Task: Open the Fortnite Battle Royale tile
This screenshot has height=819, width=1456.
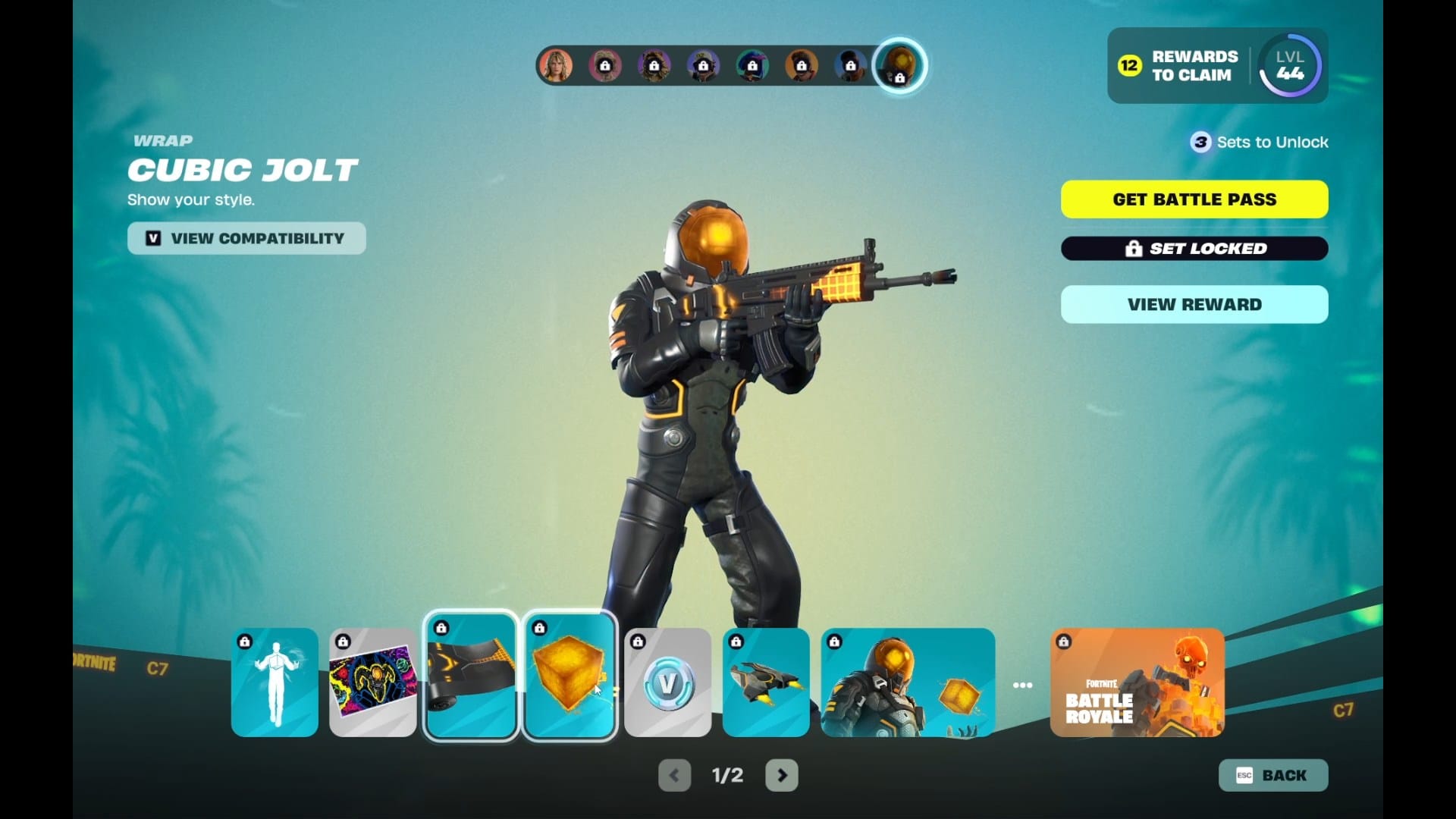Action: pyautogui.click(x=1137, y=682)
